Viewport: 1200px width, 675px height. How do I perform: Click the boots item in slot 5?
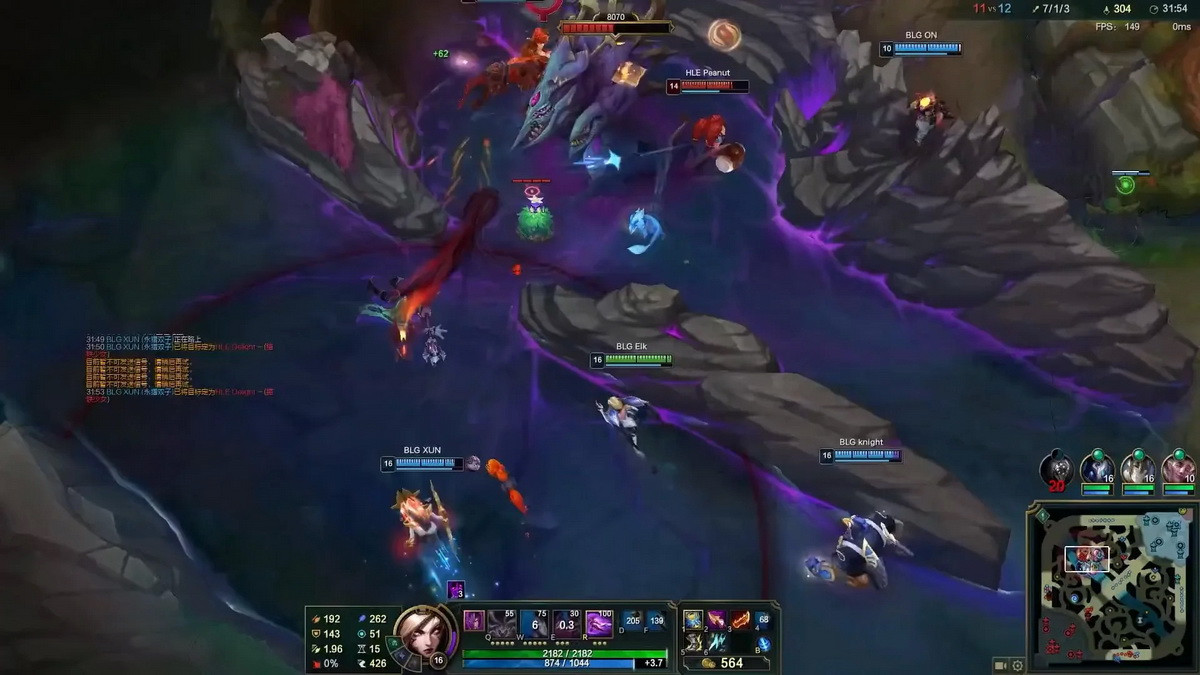point(694,642)
